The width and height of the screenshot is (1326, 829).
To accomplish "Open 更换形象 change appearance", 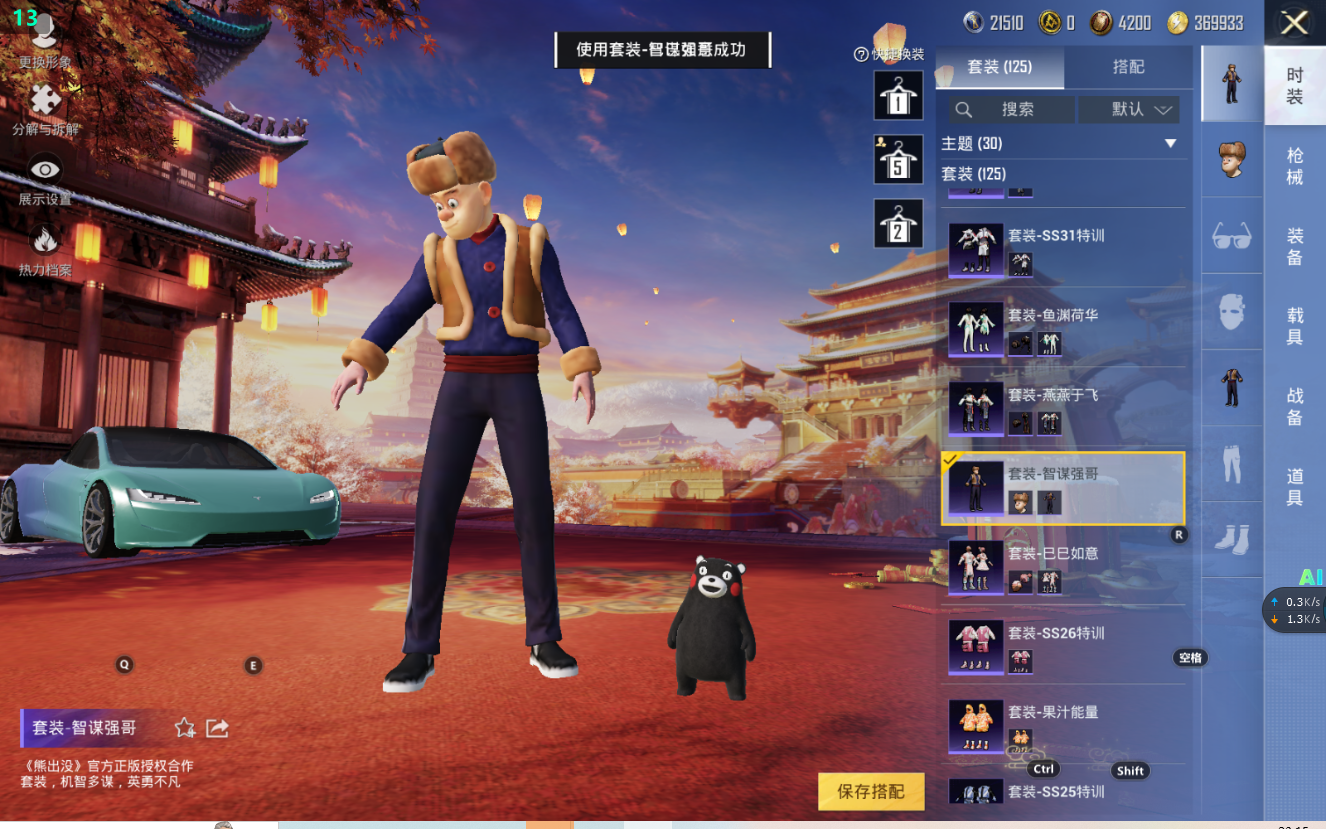I will (44, 40).
